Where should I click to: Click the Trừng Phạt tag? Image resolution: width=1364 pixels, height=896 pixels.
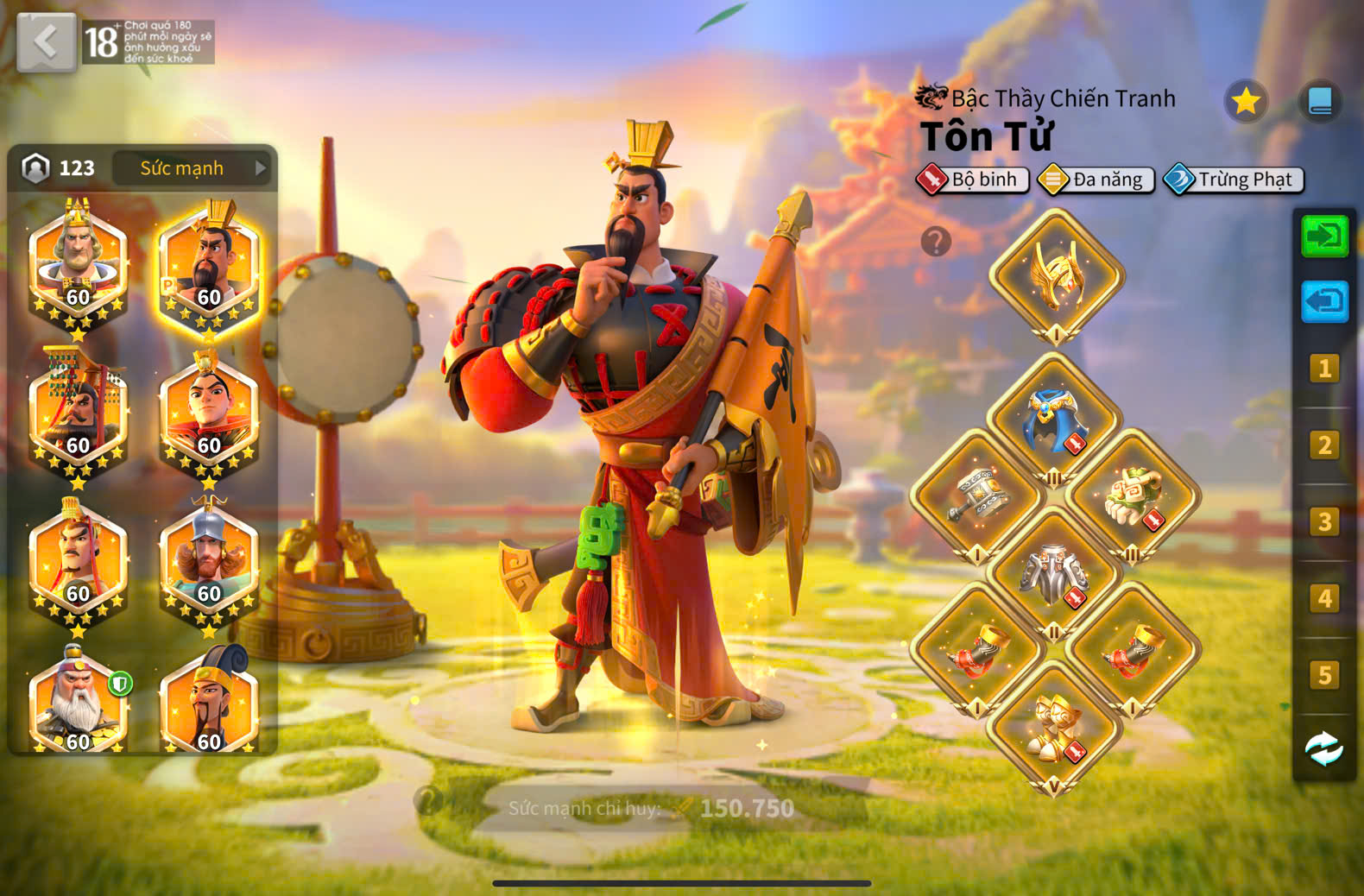1234,180
